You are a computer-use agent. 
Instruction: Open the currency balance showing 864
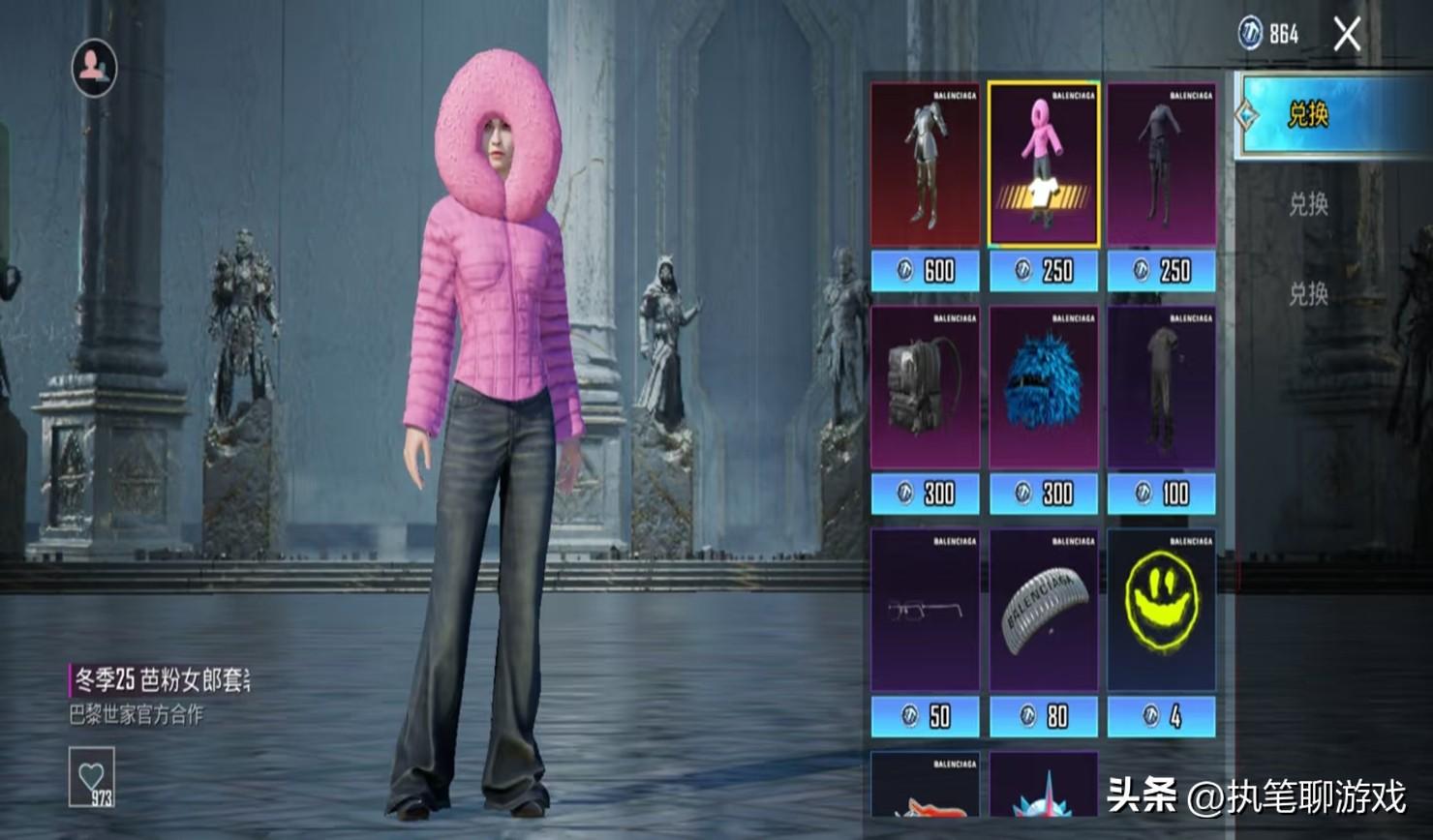point(1269,35)
